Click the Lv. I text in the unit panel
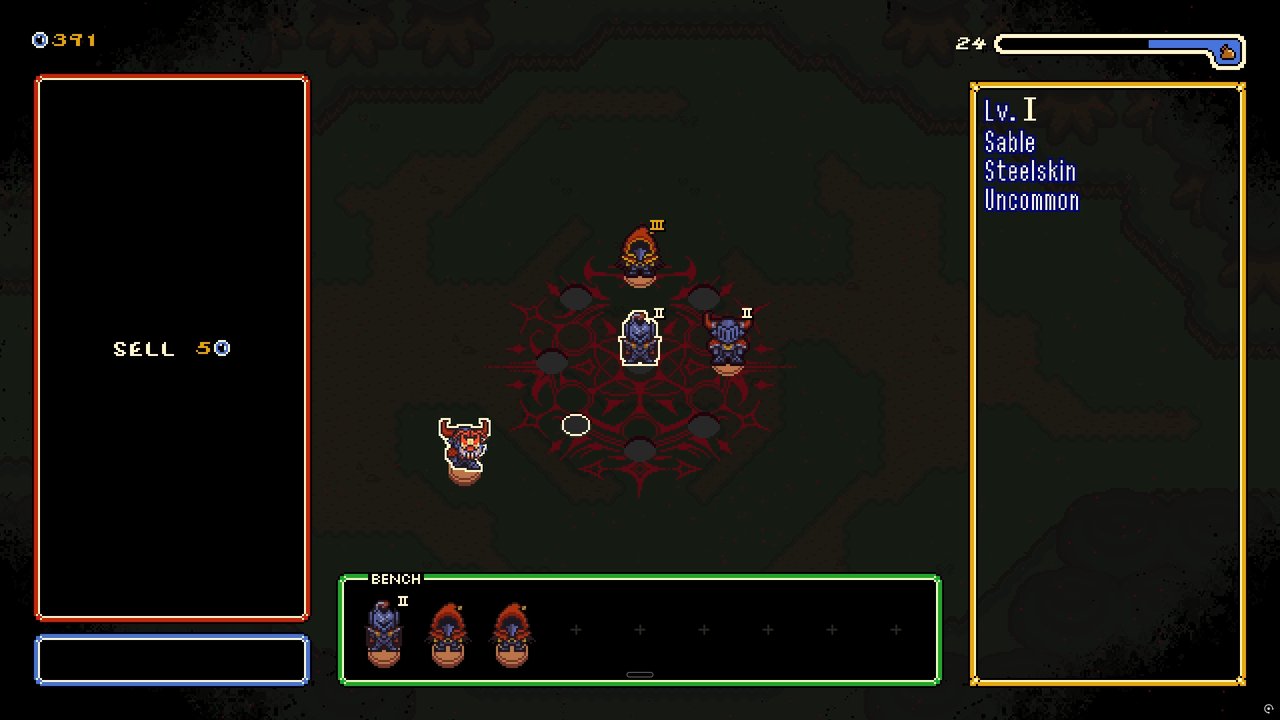This screenshot has width=1280, height=720. (x=1010, y=111)
